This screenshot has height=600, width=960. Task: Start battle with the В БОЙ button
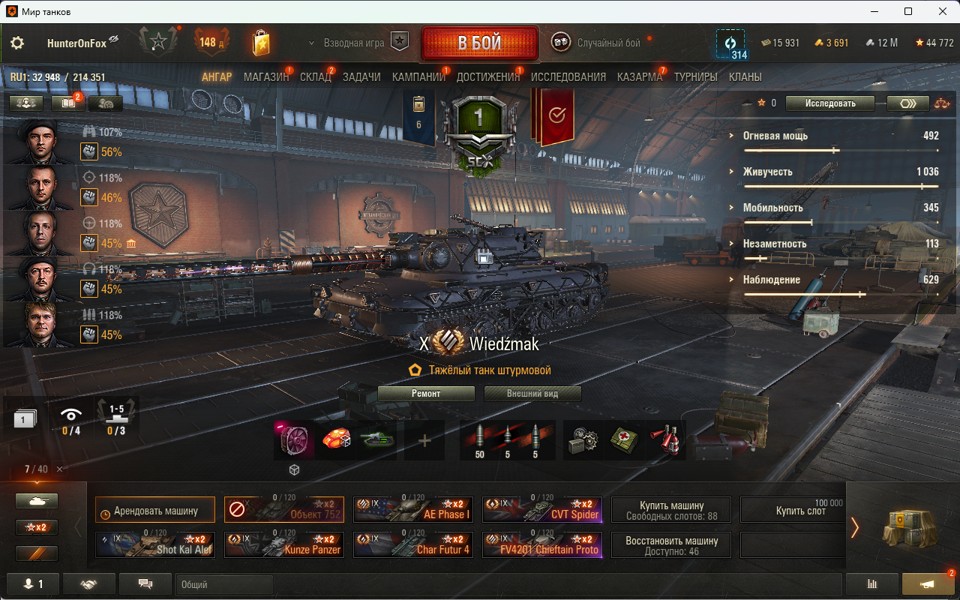click(x=480, y=44)
